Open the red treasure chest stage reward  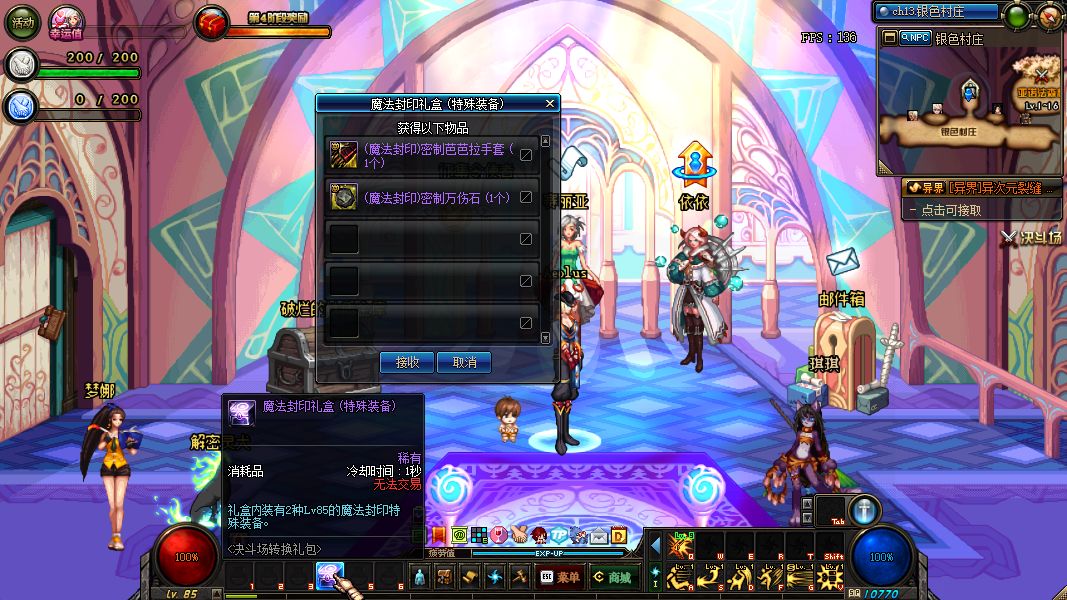point(211,23)
